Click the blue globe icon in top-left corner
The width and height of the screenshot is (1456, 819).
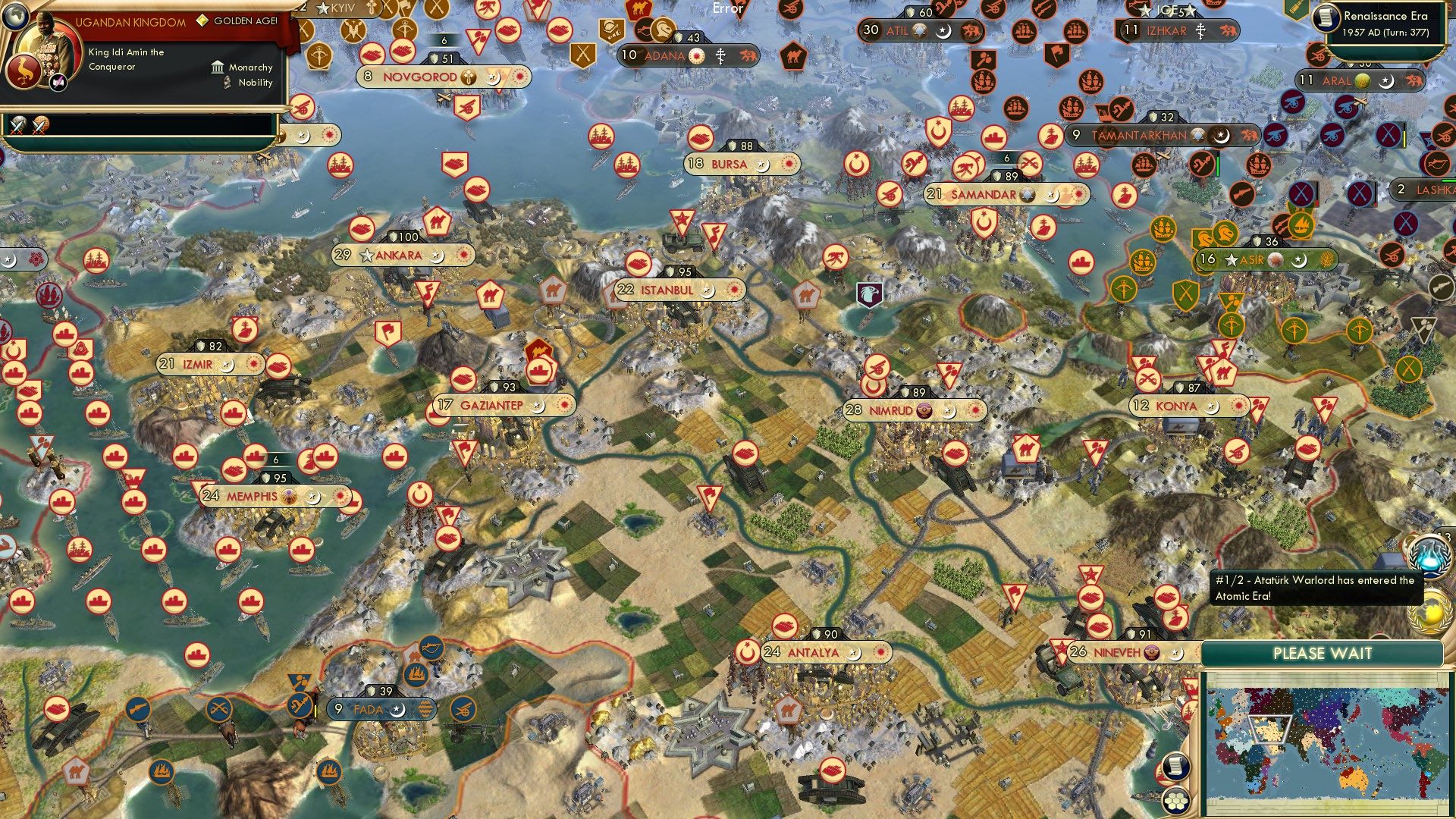[x=15, y=17]
